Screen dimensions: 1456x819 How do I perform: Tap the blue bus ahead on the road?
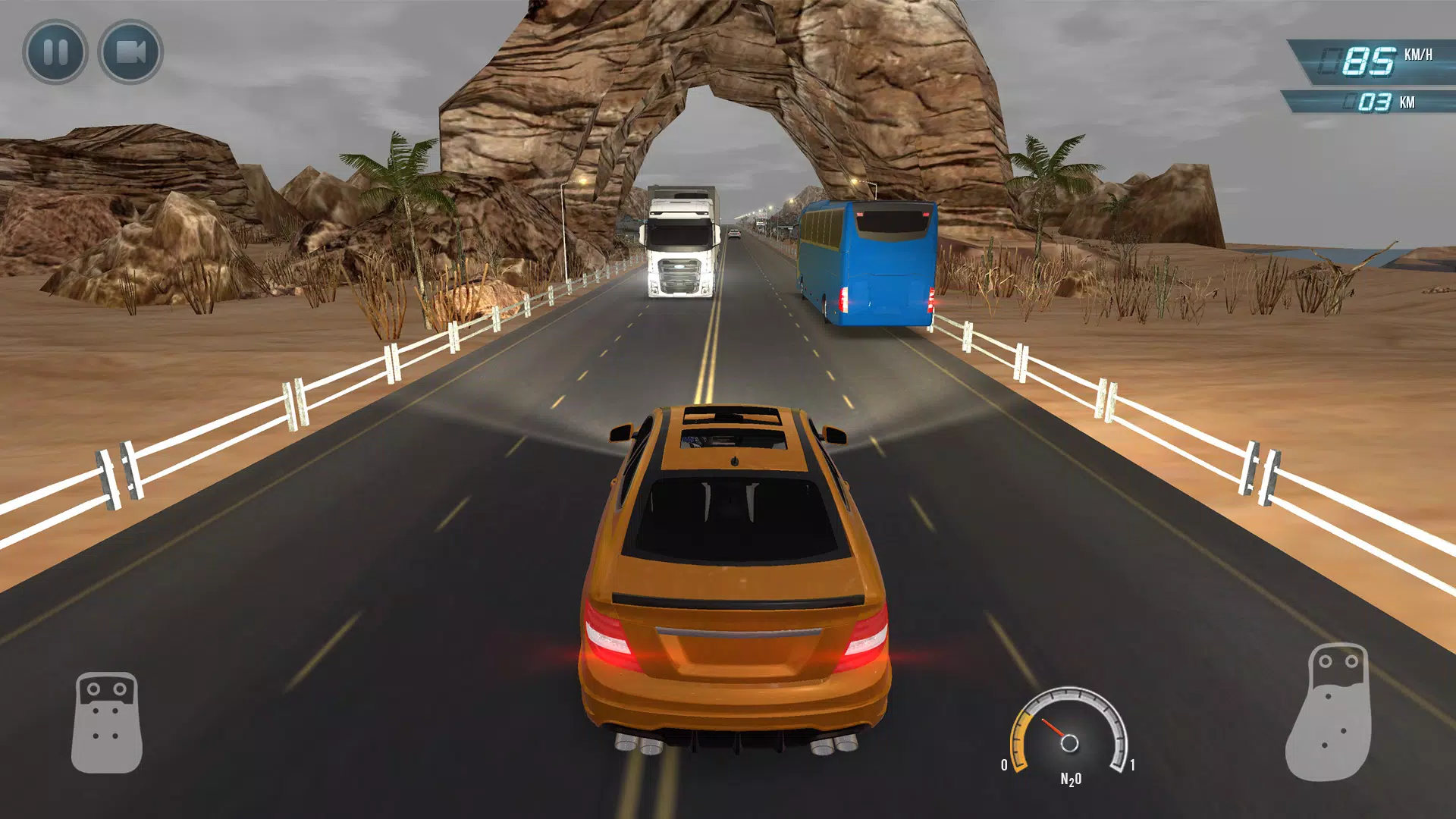tap(868, 262)
